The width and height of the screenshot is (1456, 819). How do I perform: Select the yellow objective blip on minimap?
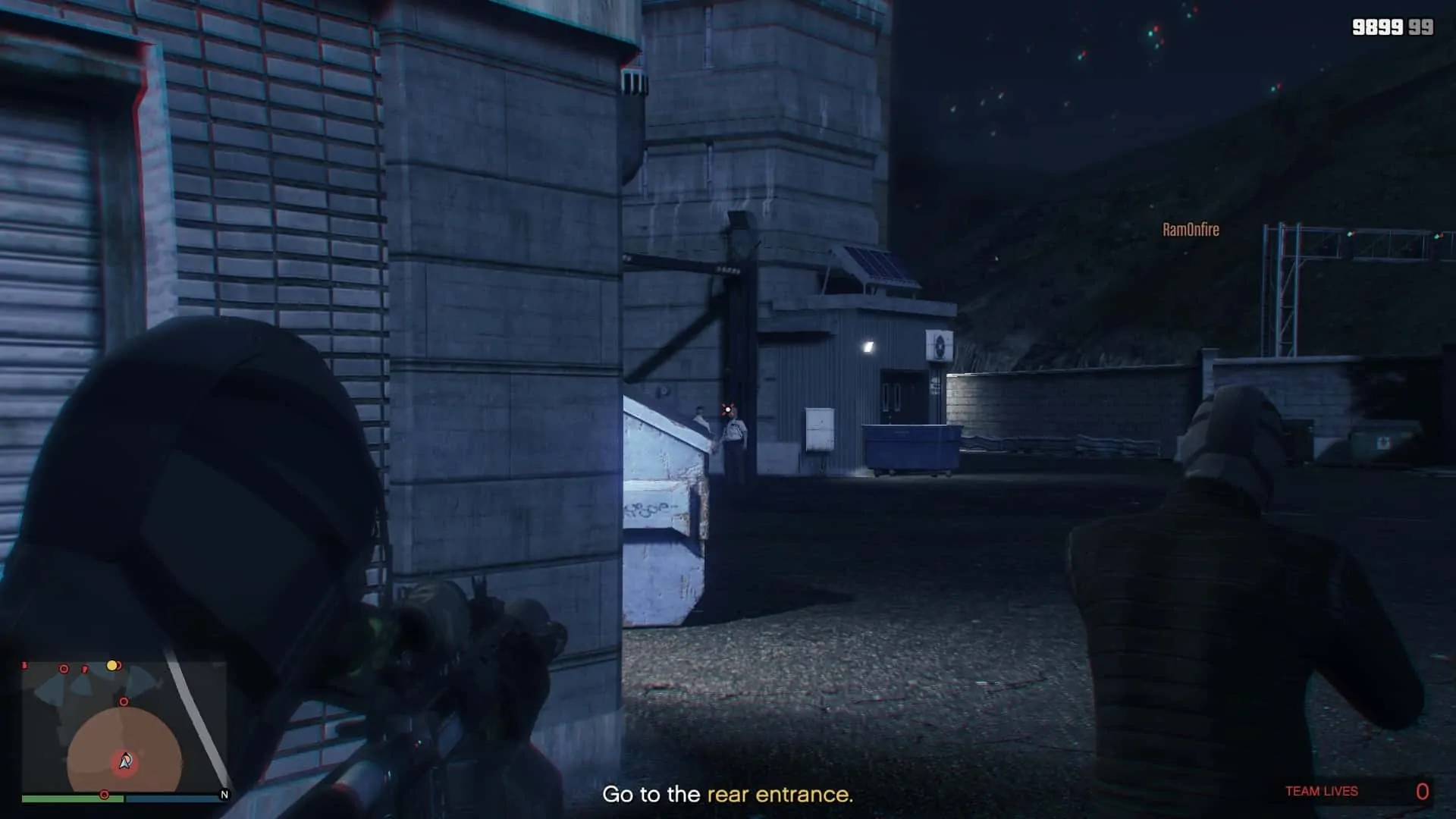pos(112,666)
